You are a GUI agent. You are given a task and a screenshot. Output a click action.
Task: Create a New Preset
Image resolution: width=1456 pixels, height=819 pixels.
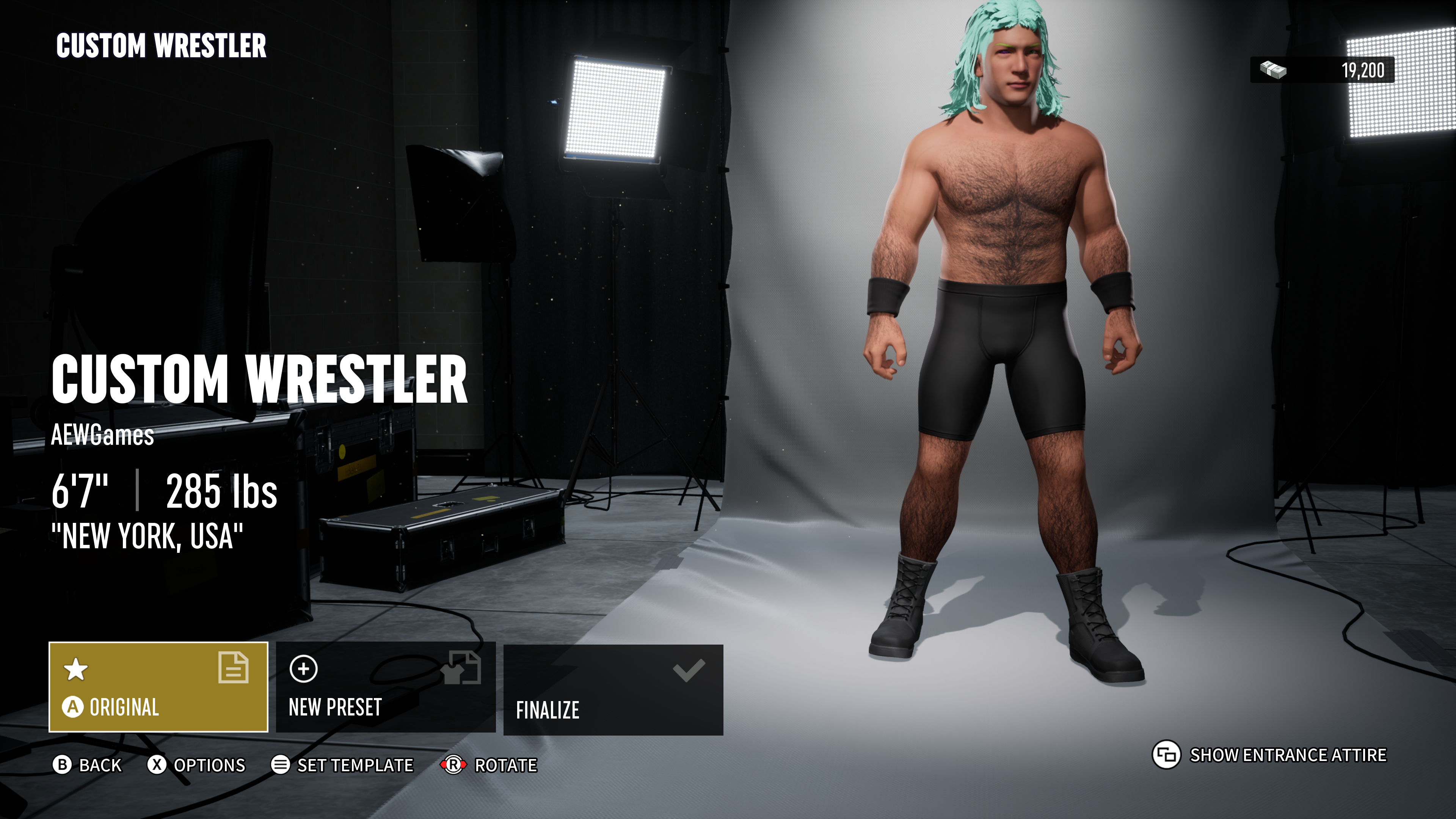coord(386,687)
